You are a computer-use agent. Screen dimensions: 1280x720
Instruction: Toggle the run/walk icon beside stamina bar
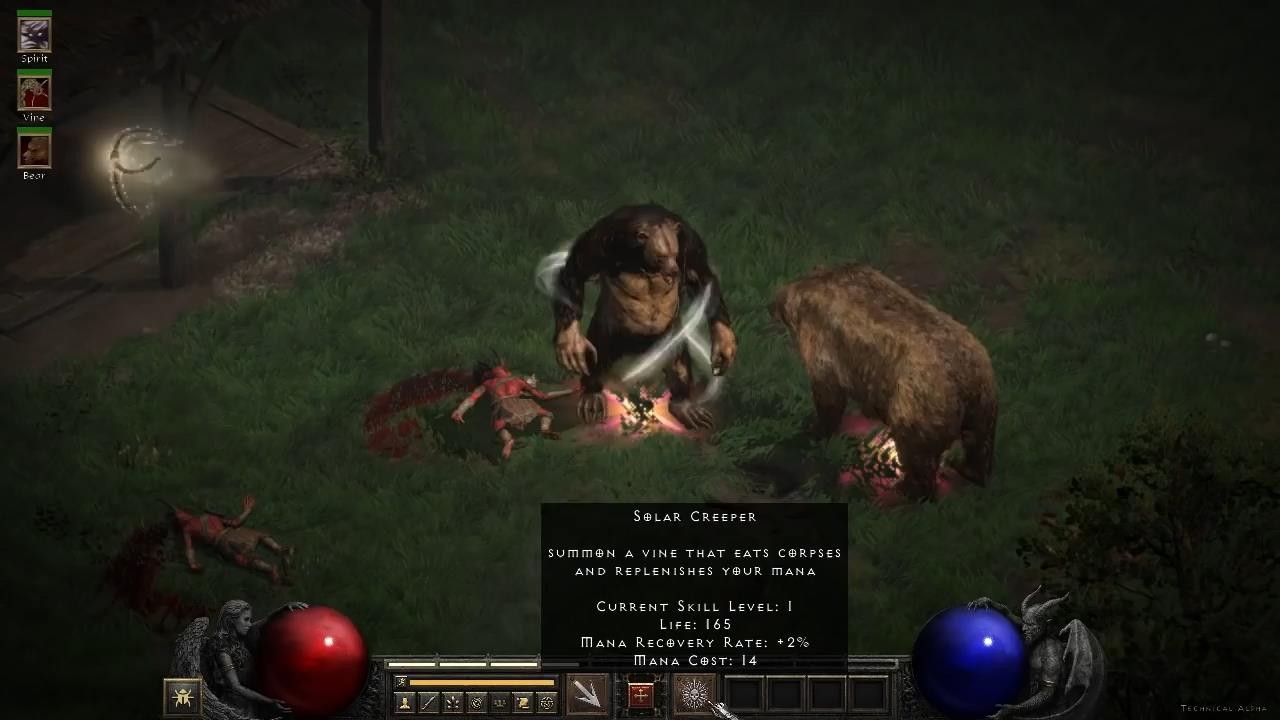pos(402,682)
